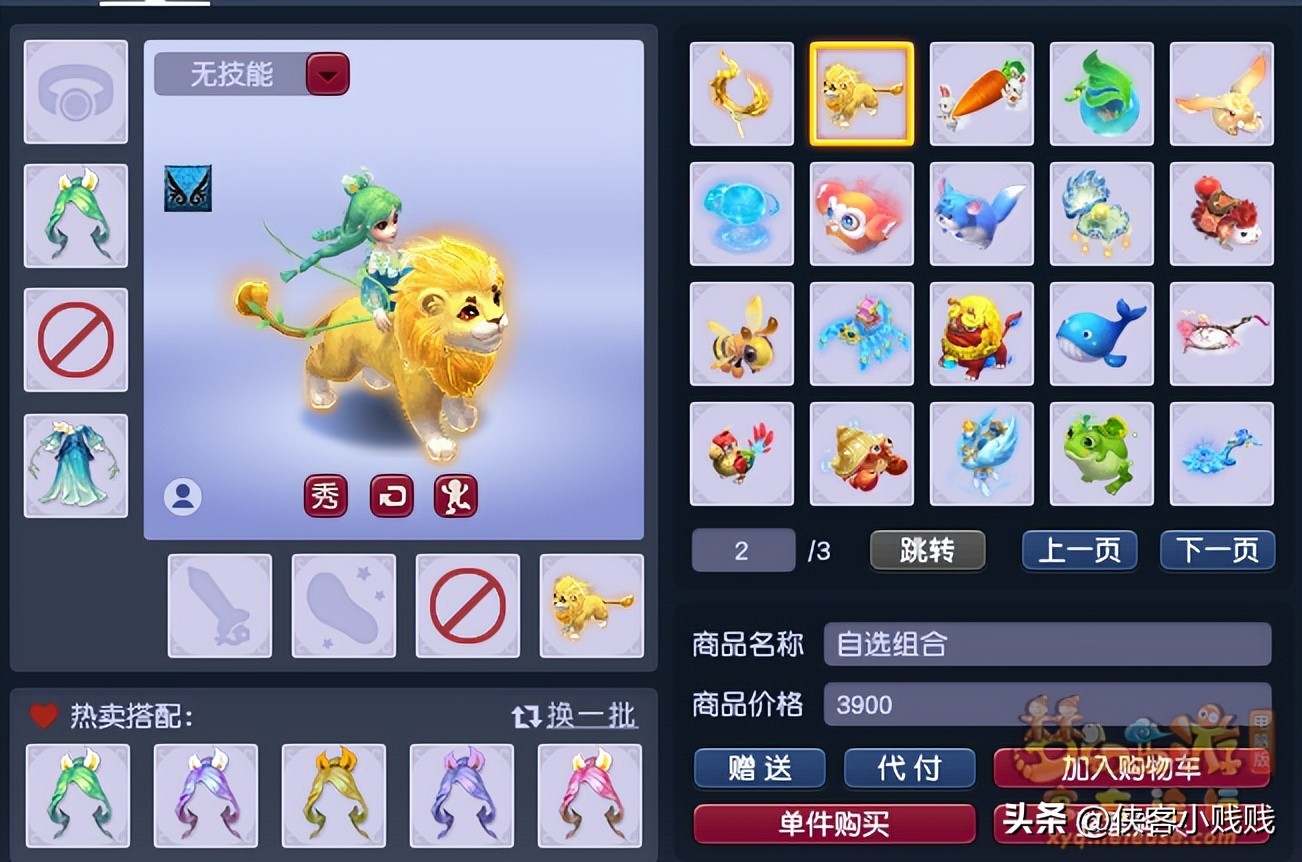The height and width of the screenshot is (862, 1302).
Task: Toggle the prohibit slot in left equipment column
Action: tap(76, 340)
